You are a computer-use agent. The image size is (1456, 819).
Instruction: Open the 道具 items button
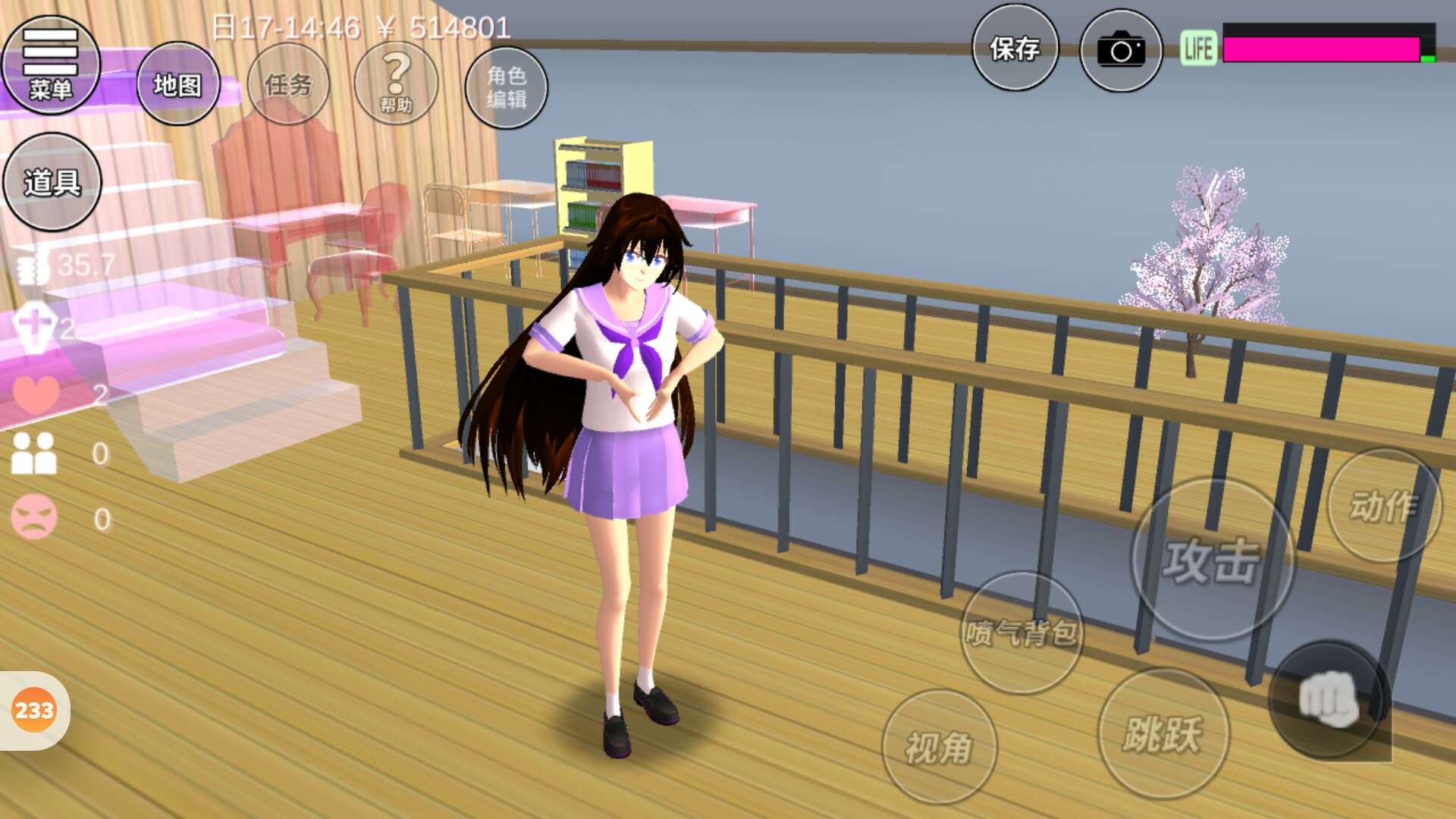point(52,182)
